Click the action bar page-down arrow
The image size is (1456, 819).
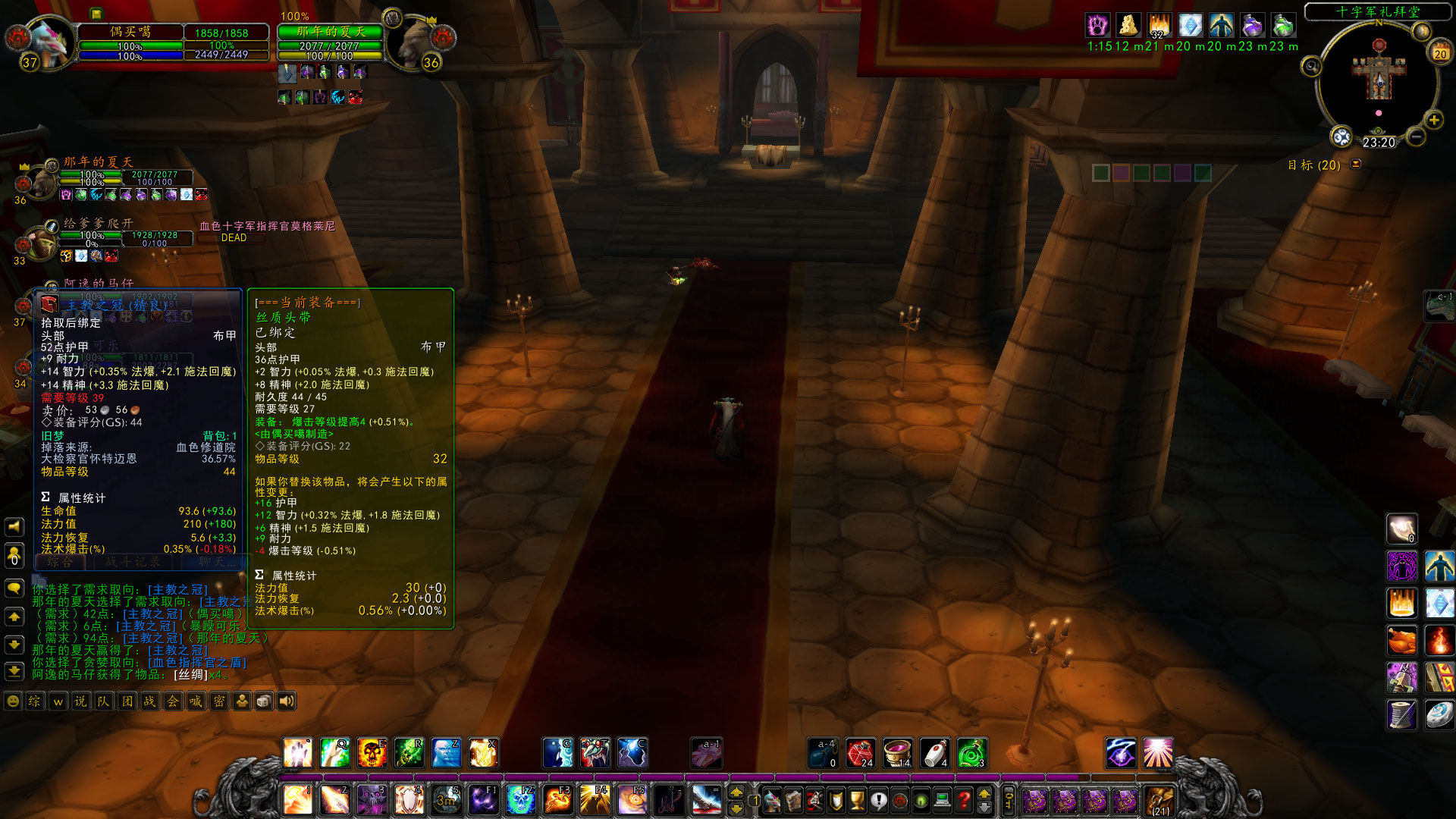tap(984, 808)
